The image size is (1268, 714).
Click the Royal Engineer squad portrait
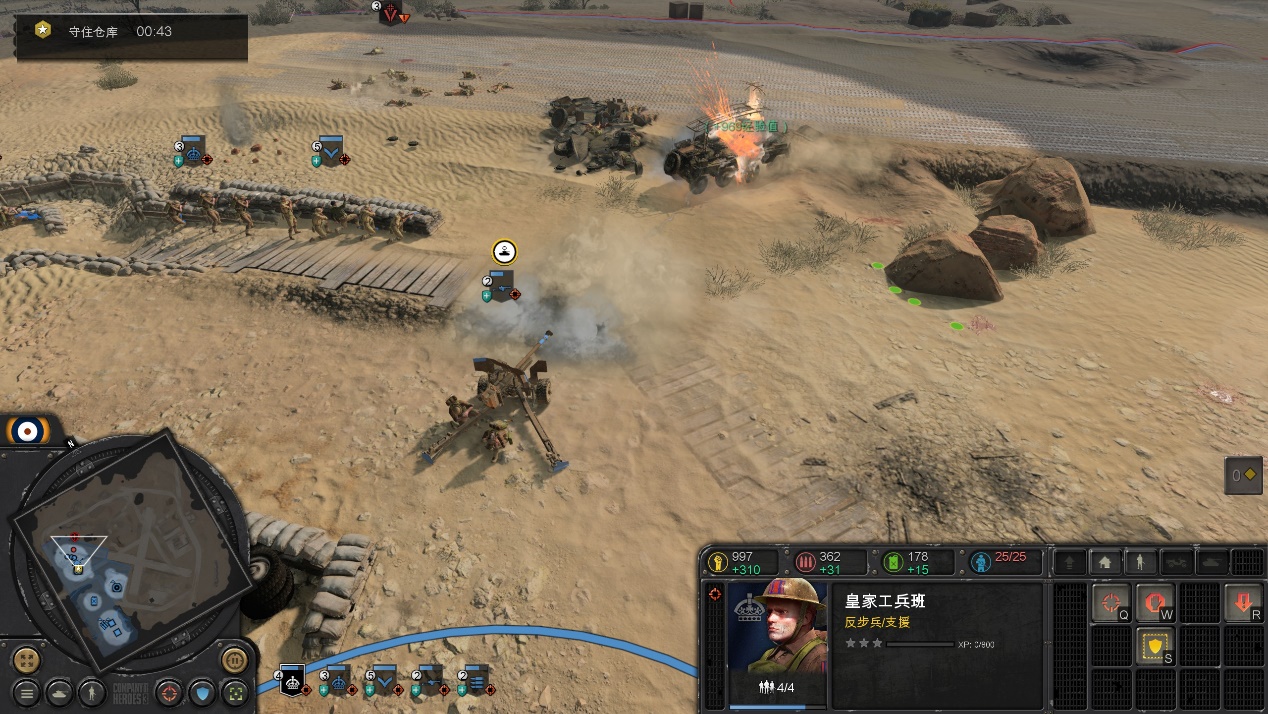tap(776, 627)
